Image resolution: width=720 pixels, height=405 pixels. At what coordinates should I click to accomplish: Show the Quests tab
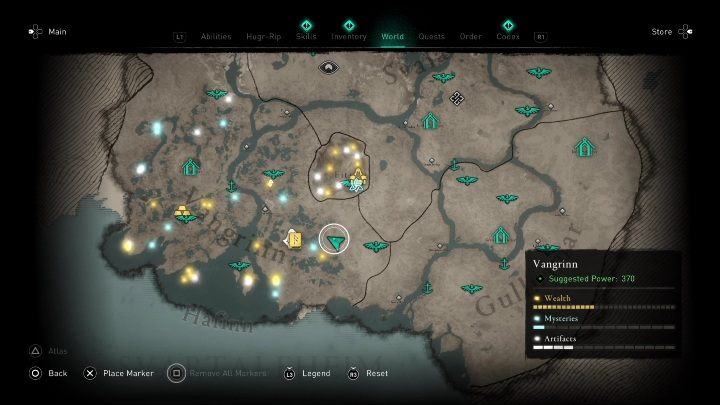[x=432, y=37]
